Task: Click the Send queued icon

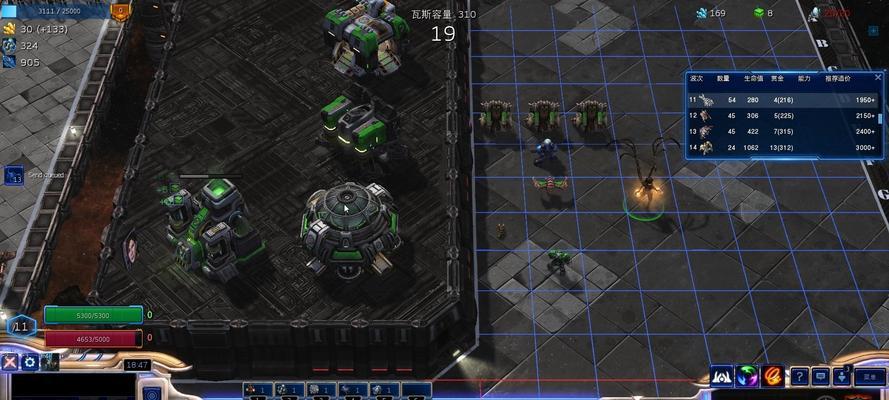Action: click(x=14, y=176)
